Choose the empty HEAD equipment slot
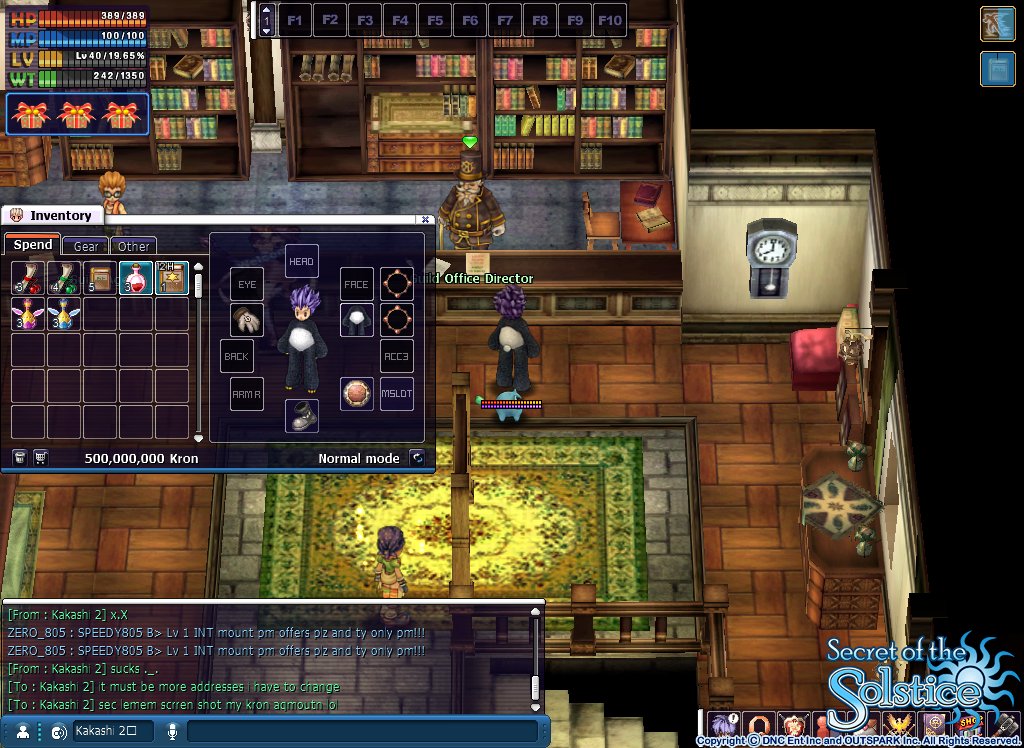The width and height of the screenshot is (1024, 748). pyautogui.click(x=302, y=261)
